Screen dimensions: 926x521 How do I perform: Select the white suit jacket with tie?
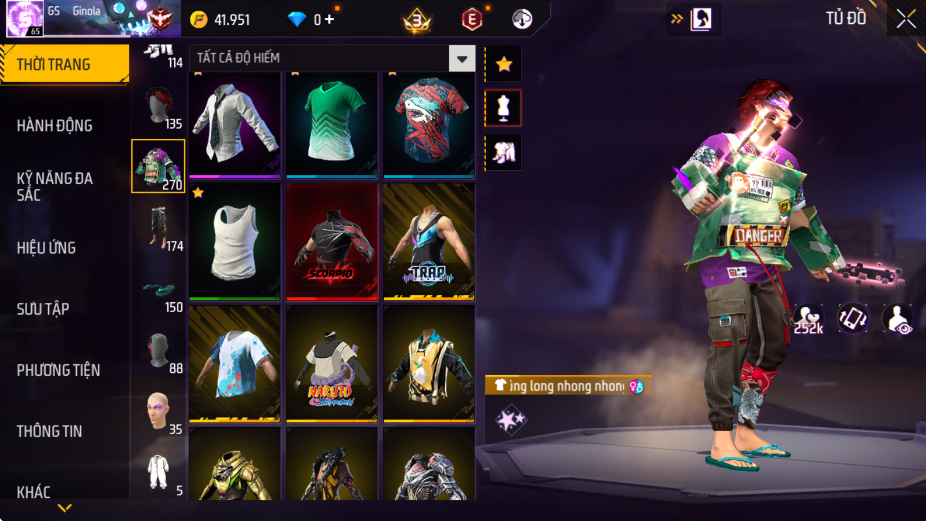click(x=235, y=123)
